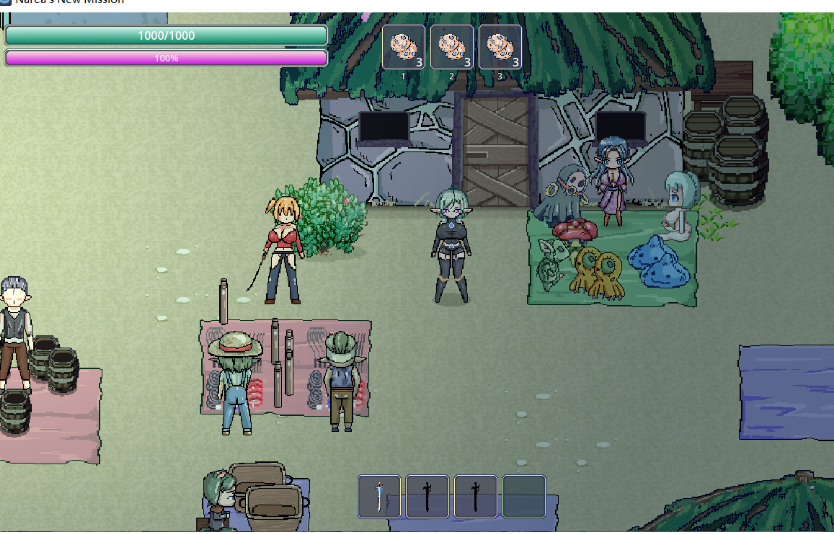
Task: Select the empty weapon hotbar slot
Action: coord(524,496)
